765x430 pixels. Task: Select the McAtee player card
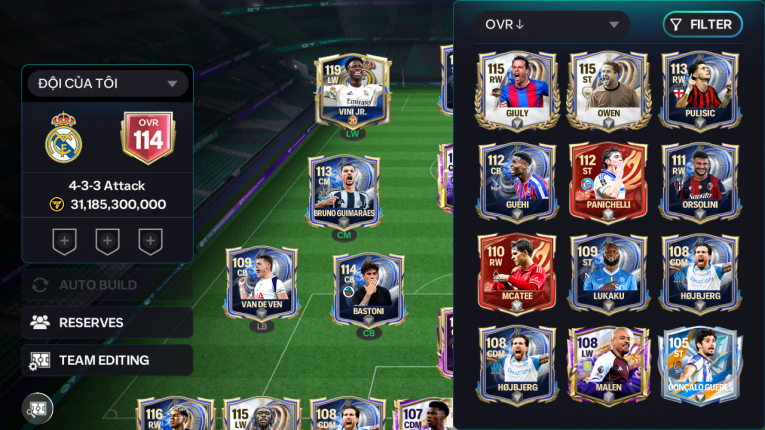(516, 272)
